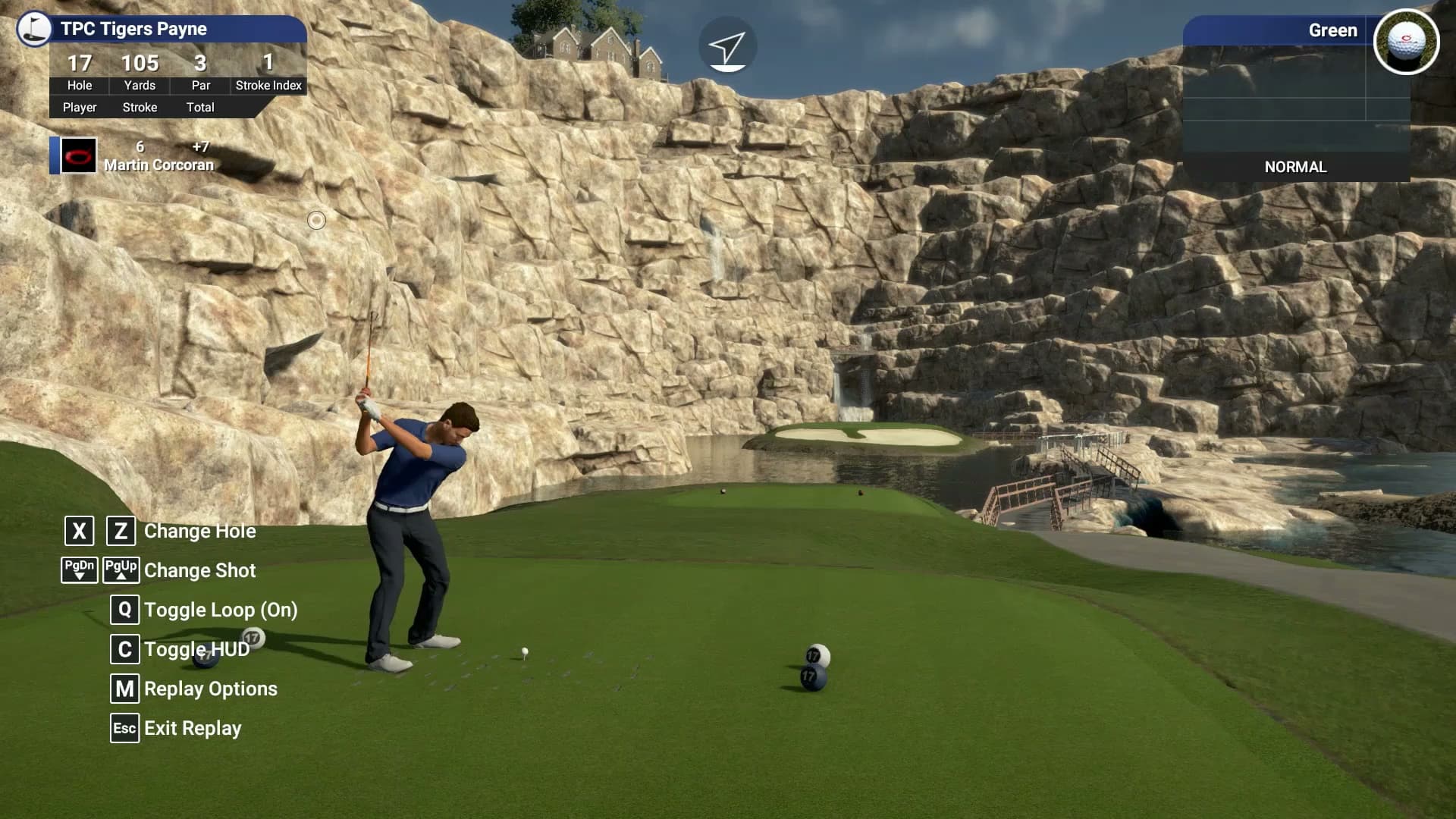Toggle Loop off

click(221, 610)
